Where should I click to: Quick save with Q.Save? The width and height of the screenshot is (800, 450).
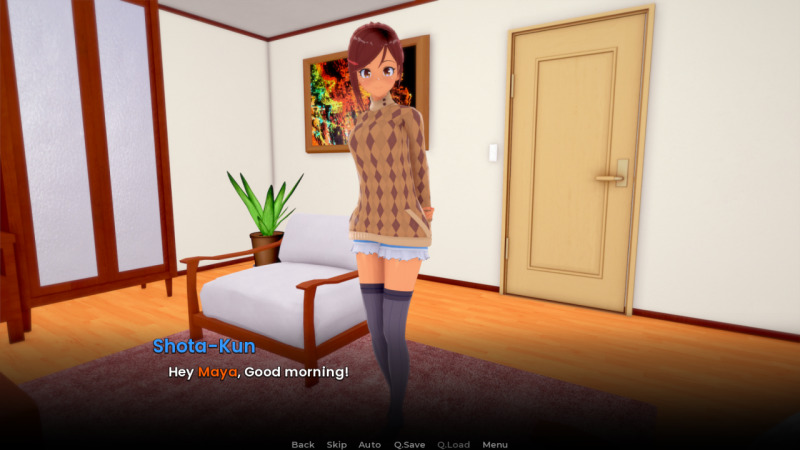(x=410, y=444)
